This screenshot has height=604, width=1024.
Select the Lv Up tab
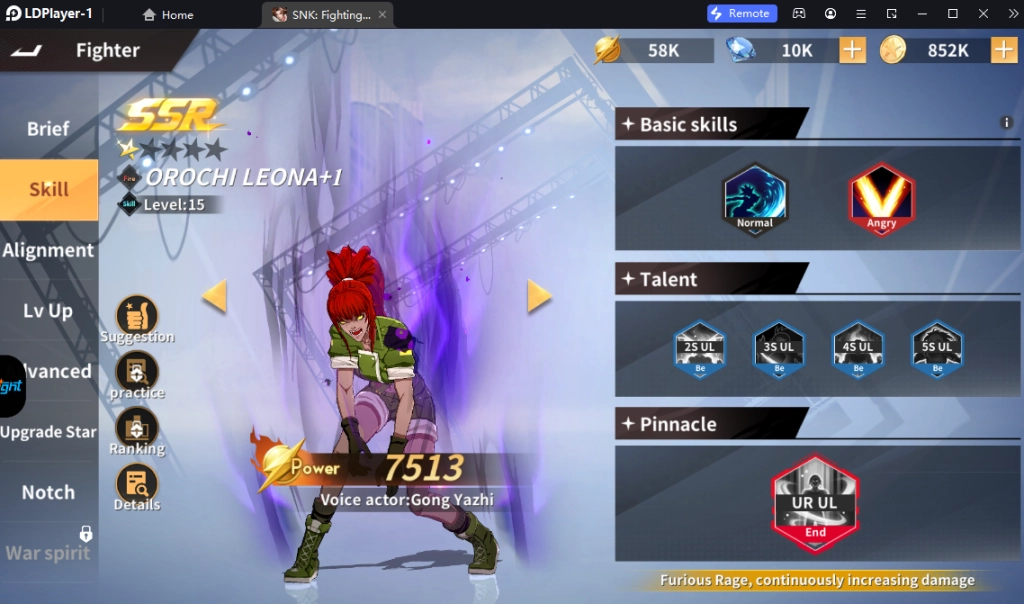tap(48, 311)
